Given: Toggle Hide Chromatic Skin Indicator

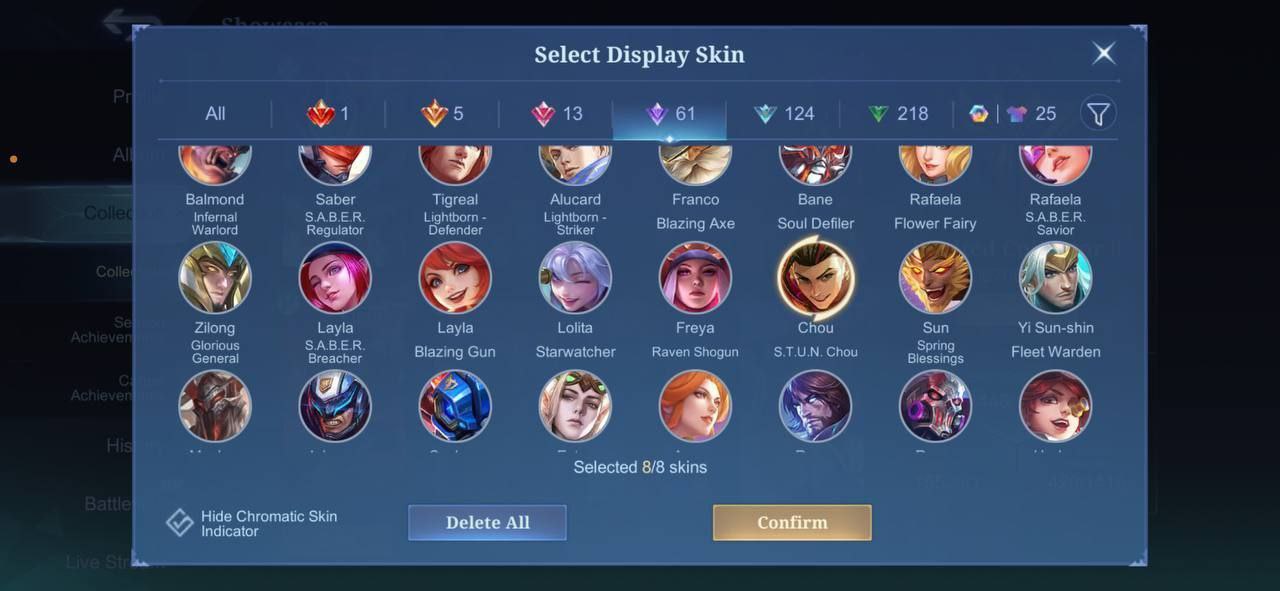Looking at the screenshot, I should click(180, 523).
